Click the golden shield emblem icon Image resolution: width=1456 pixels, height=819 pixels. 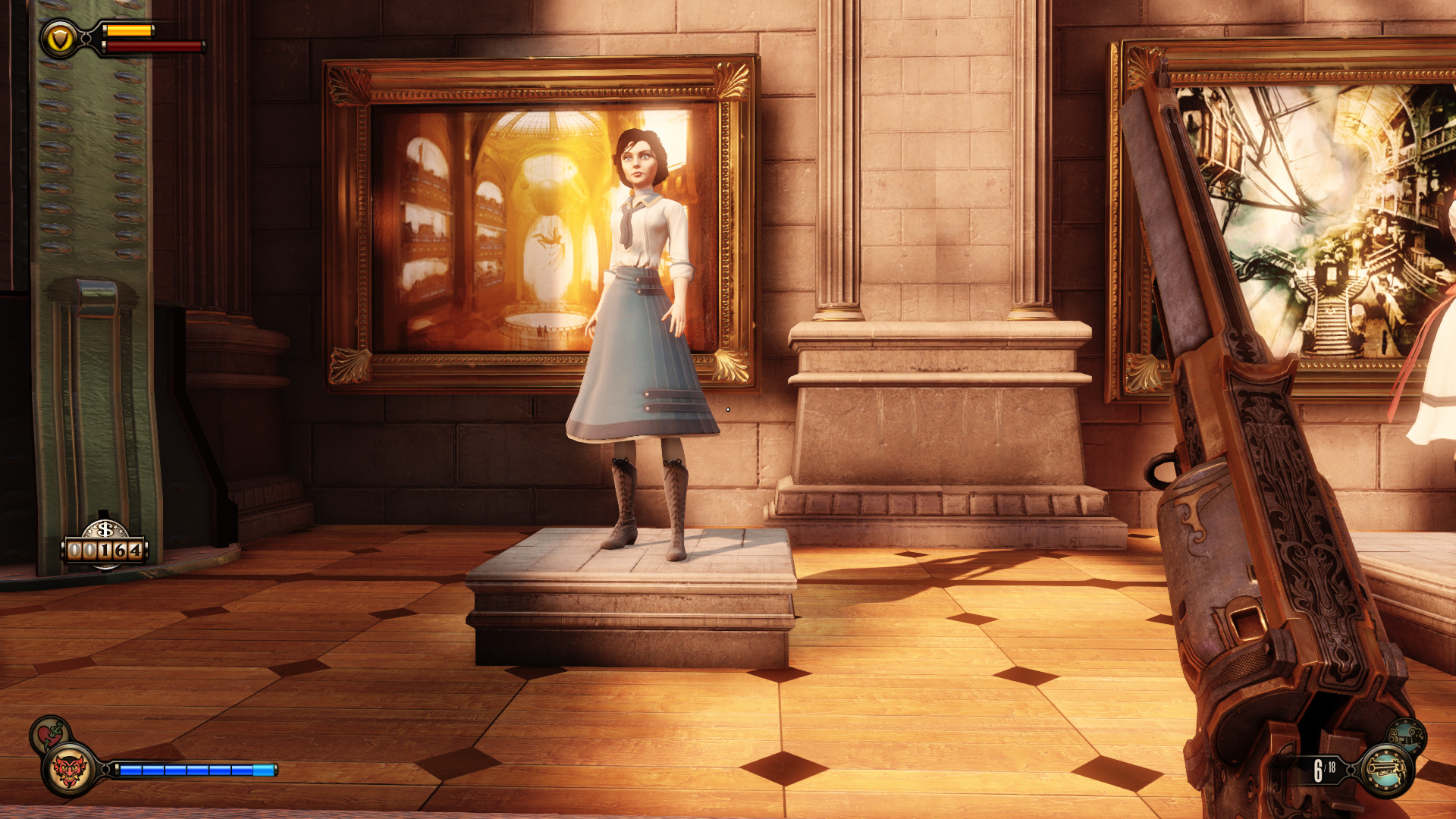pyautogui.click(x=59, y=38)
